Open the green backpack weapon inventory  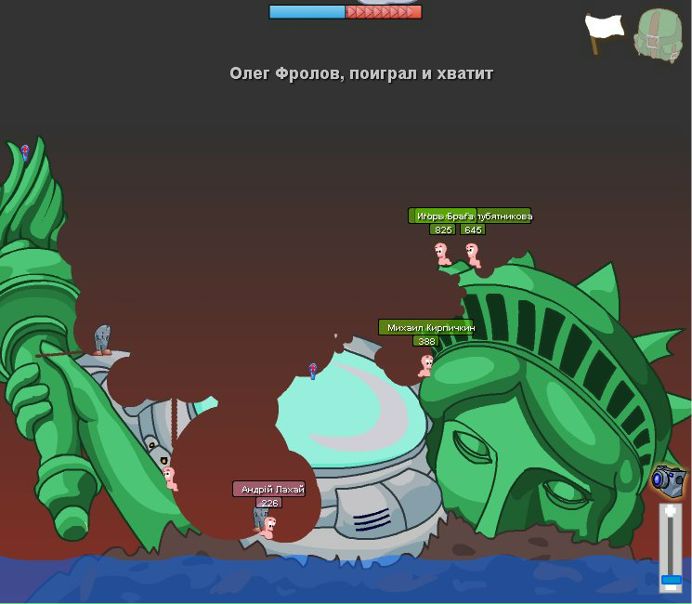pos(657,35)
